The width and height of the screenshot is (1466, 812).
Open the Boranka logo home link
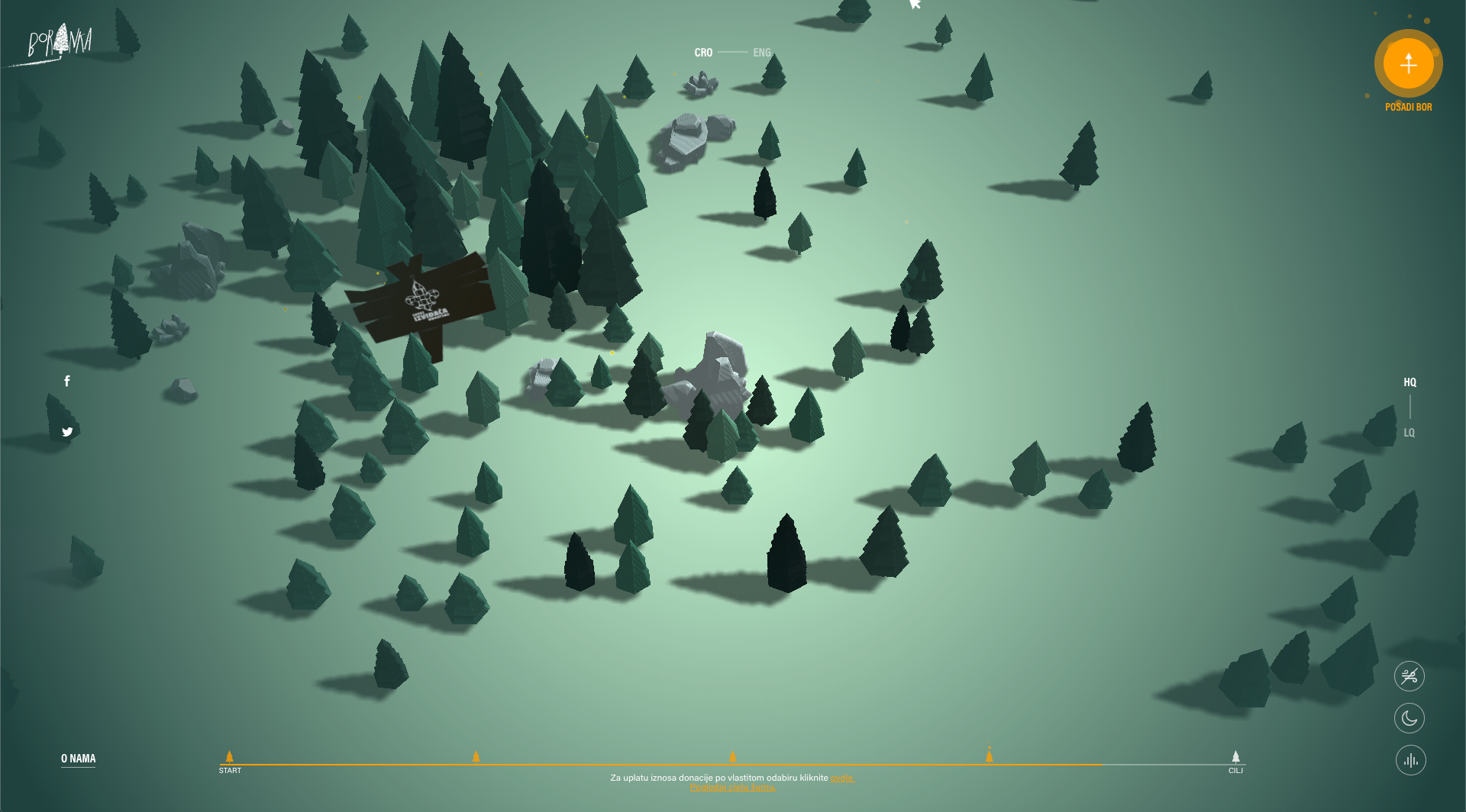pyautogui.click(x=60, y=43)
